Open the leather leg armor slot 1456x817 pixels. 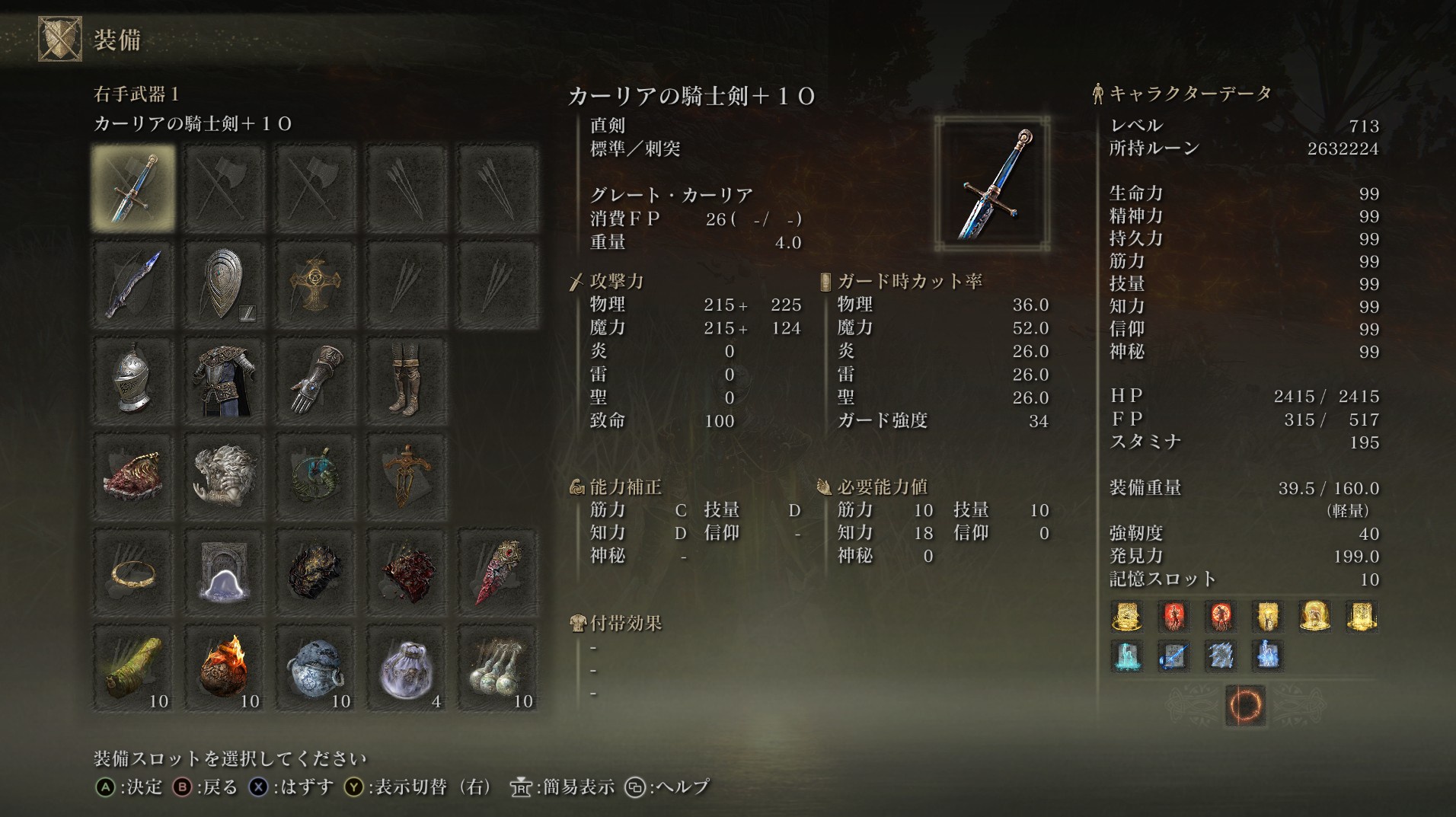click(x=406, y=381)
